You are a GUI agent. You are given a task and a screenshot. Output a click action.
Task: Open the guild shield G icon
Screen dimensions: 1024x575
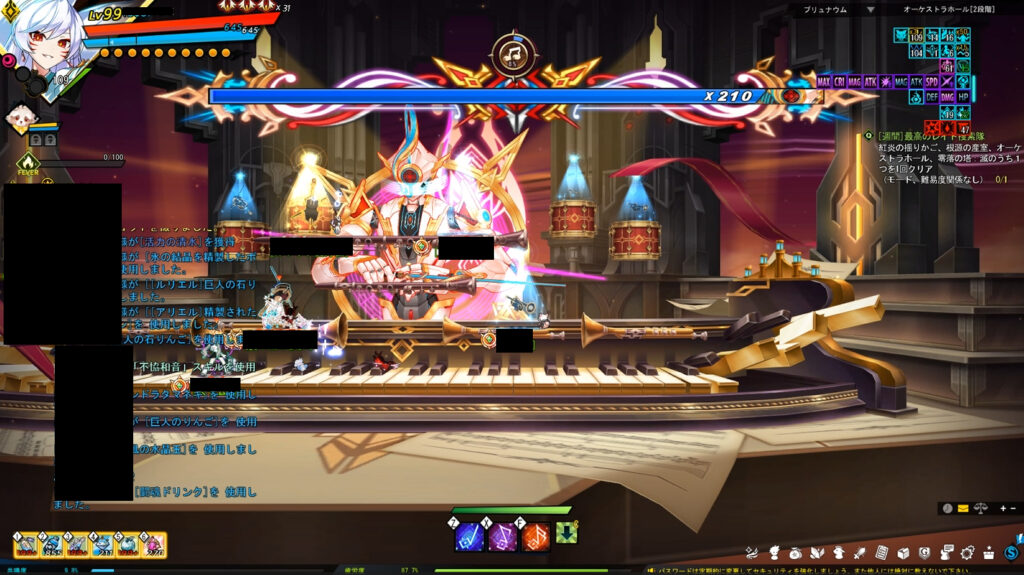coord(925,552)
